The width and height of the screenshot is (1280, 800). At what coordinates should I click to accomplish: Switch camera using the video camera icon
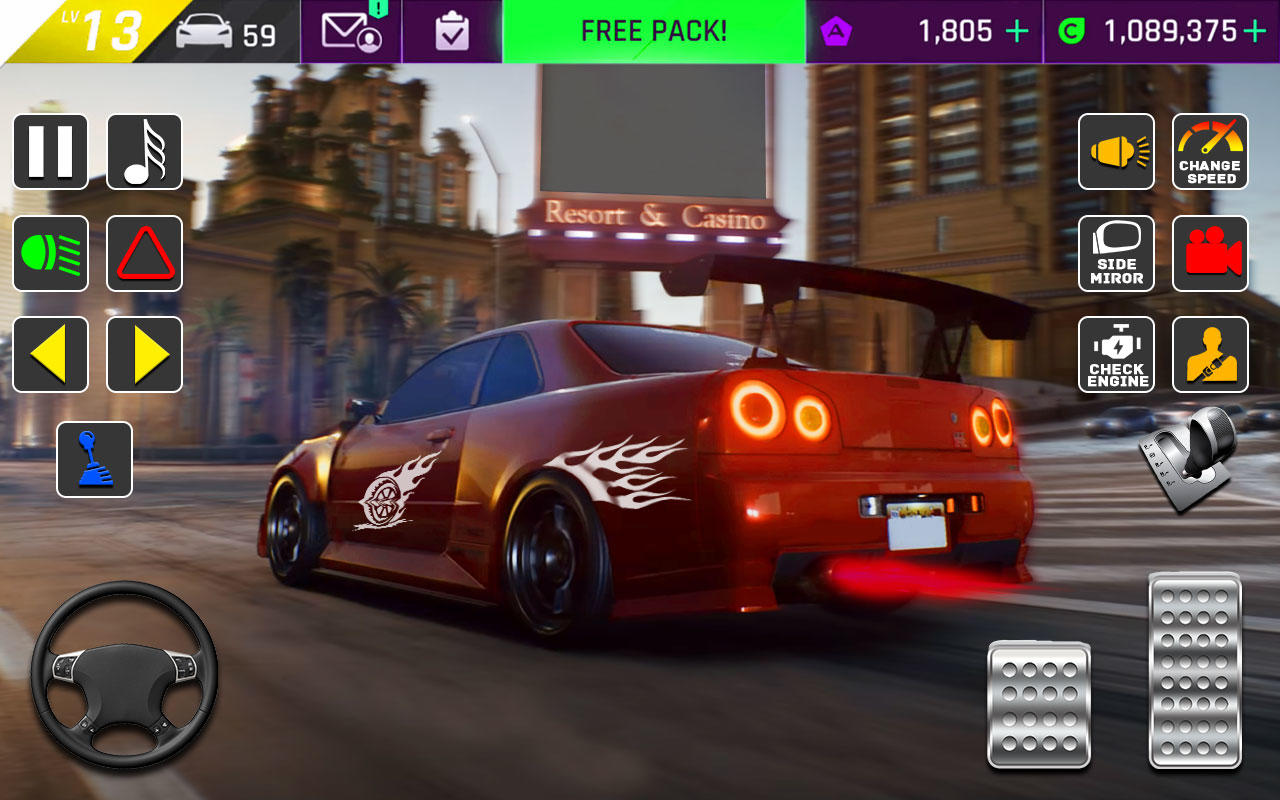click(x=1210, y=253)
